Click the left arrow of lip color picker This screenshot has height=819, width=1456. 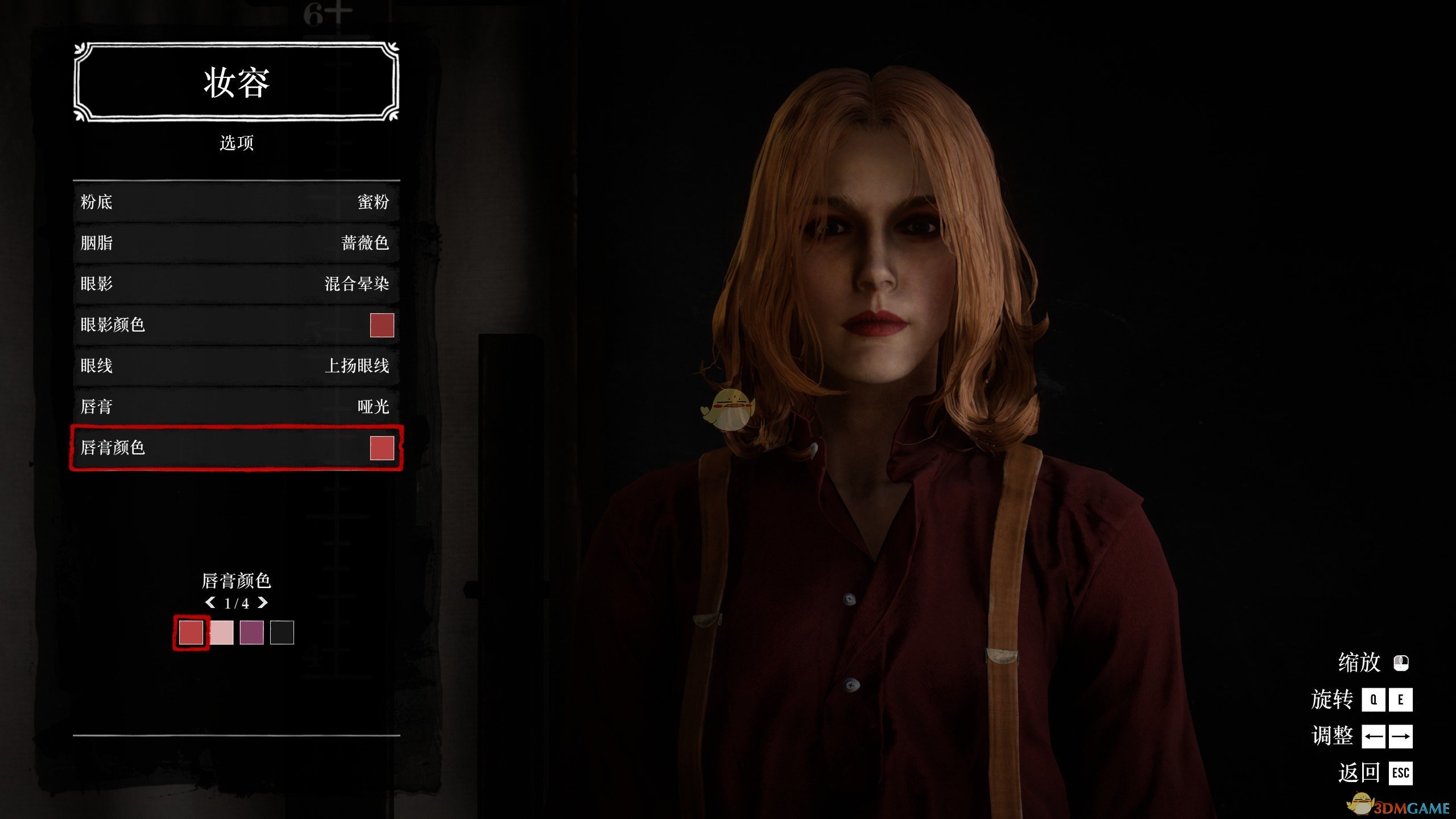[x=210, y=602]
